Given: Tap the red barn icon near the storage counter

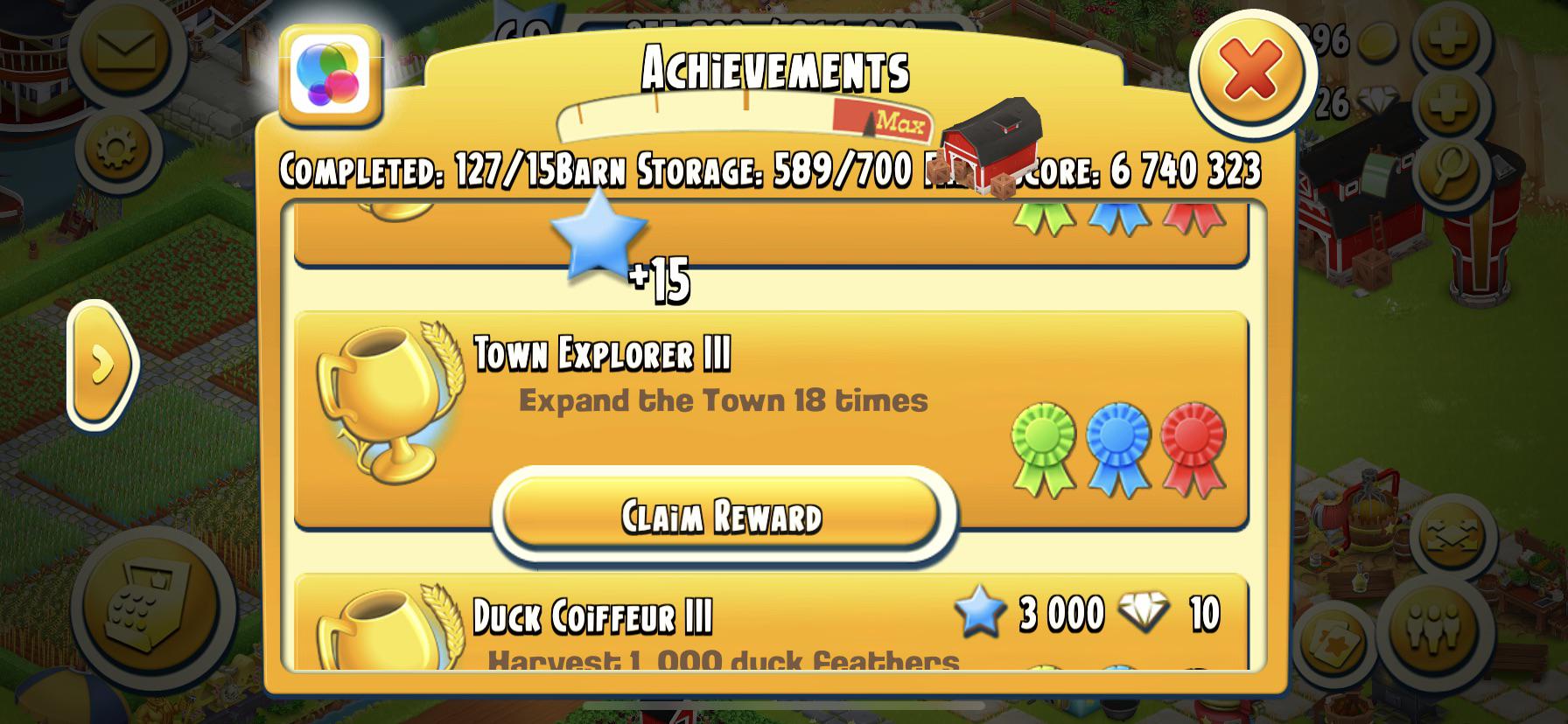Looking at the screenshot, I should tap(997, 157).
